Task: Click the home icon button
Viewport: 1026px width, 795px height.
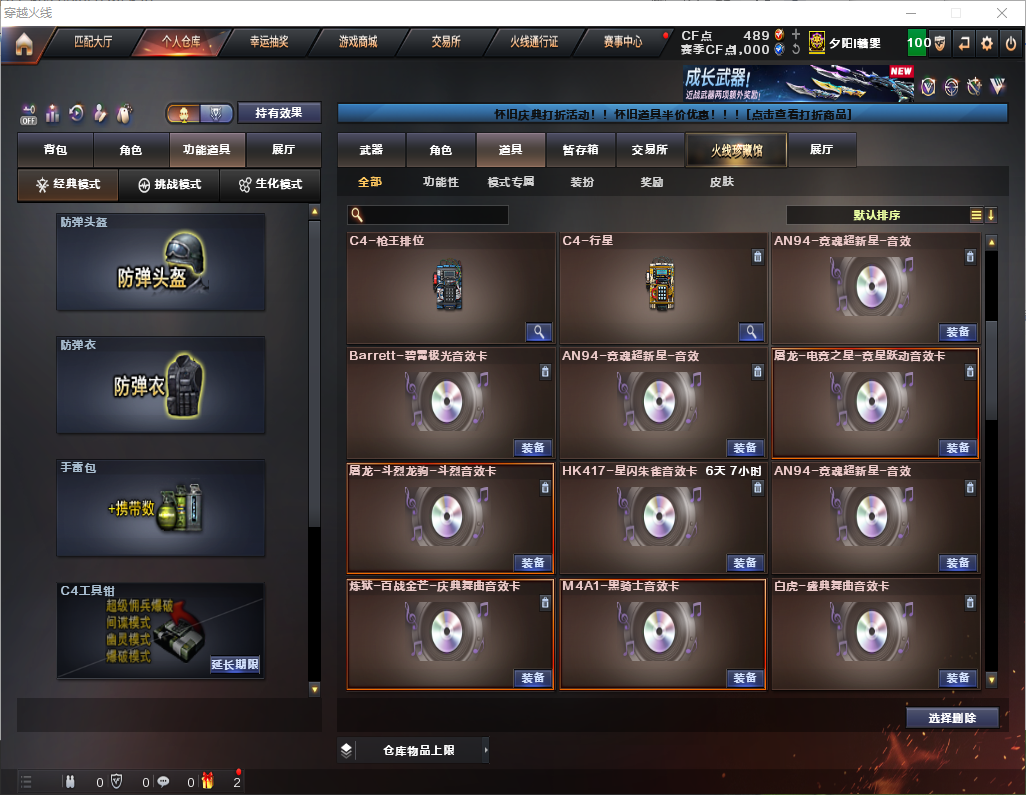Action: coord(23,44)
